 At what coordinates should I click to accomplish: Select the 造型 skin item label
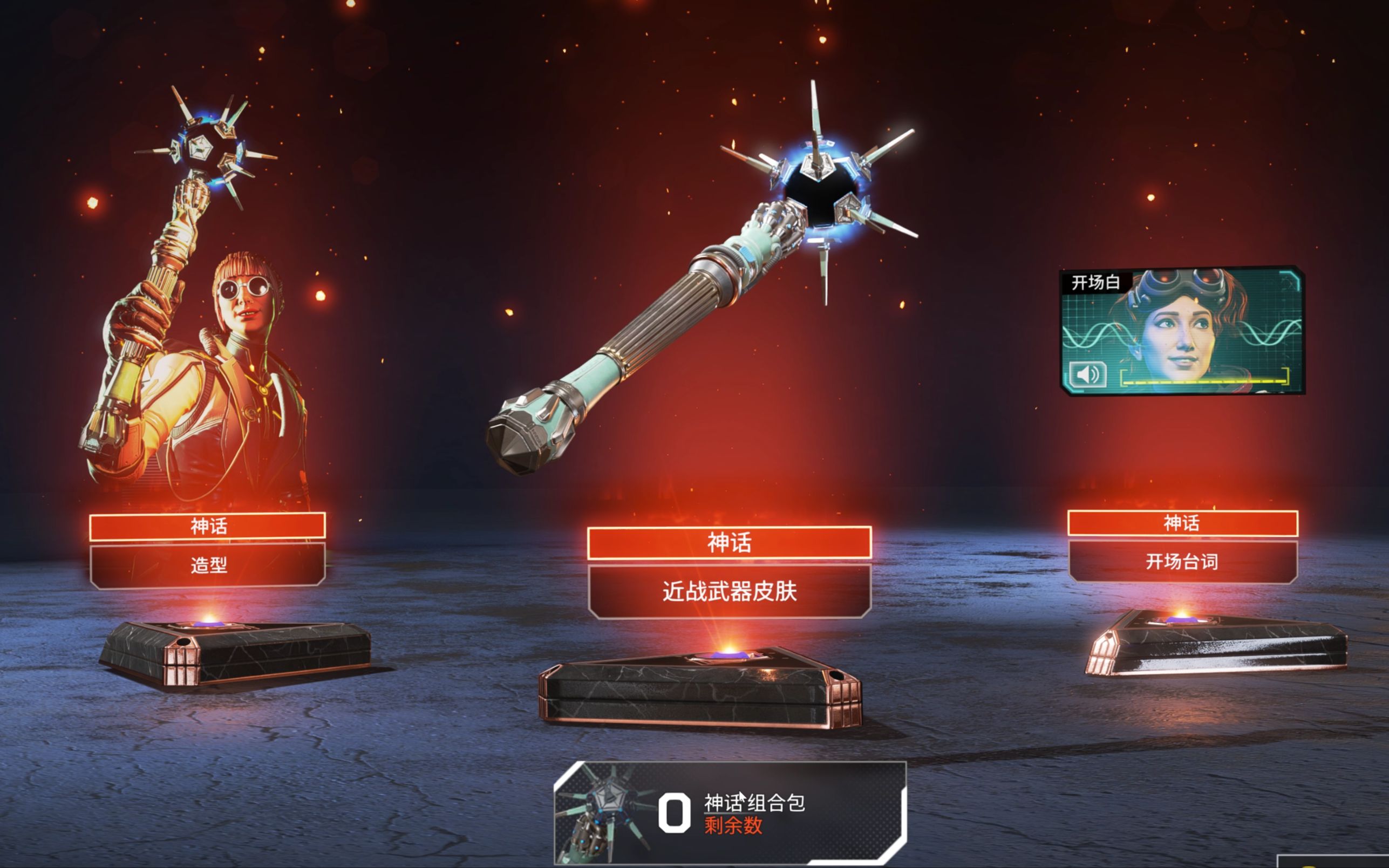pos(208,565)
